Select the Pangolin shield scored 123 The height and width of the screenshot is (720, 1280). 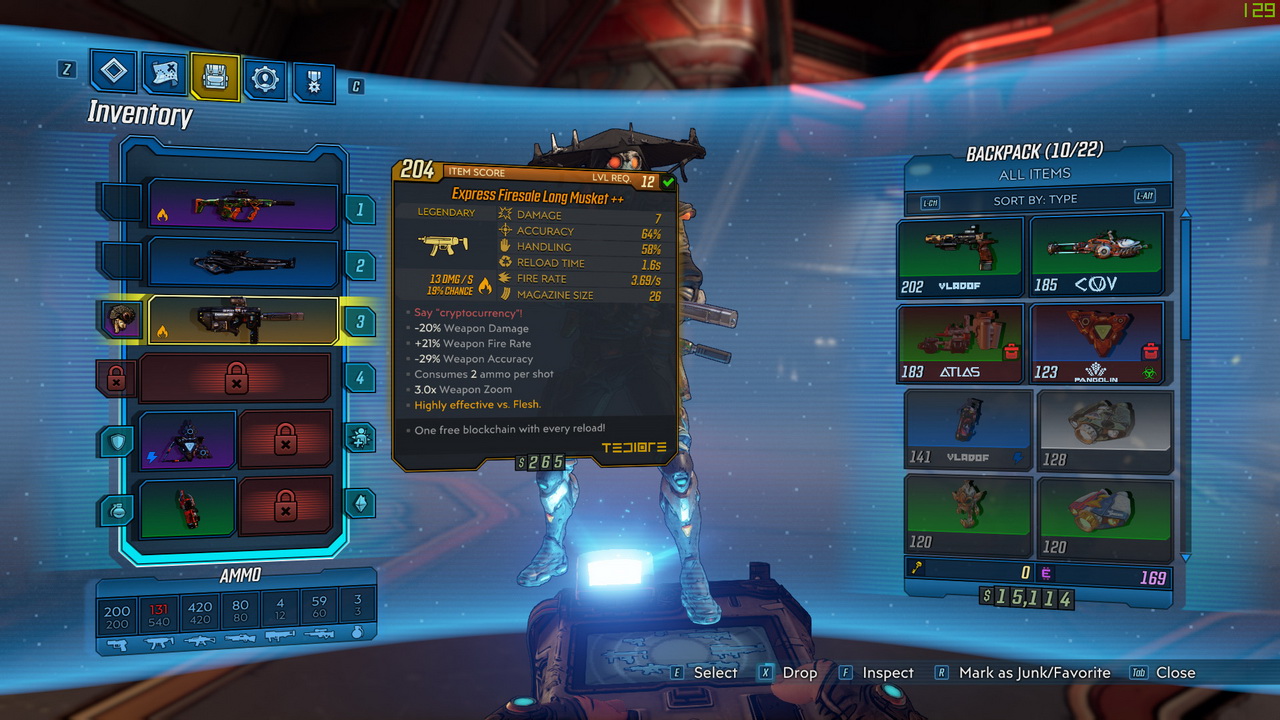(1097, 343)
